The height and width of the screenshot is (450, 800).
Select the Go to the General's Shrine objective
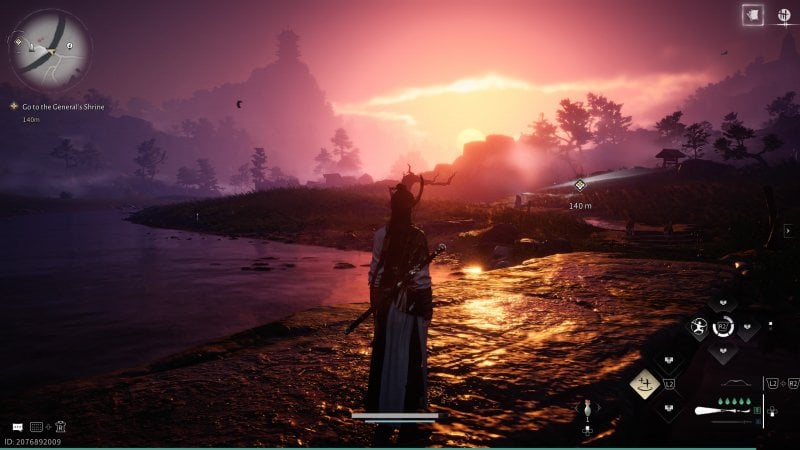(x=62, y=106)
